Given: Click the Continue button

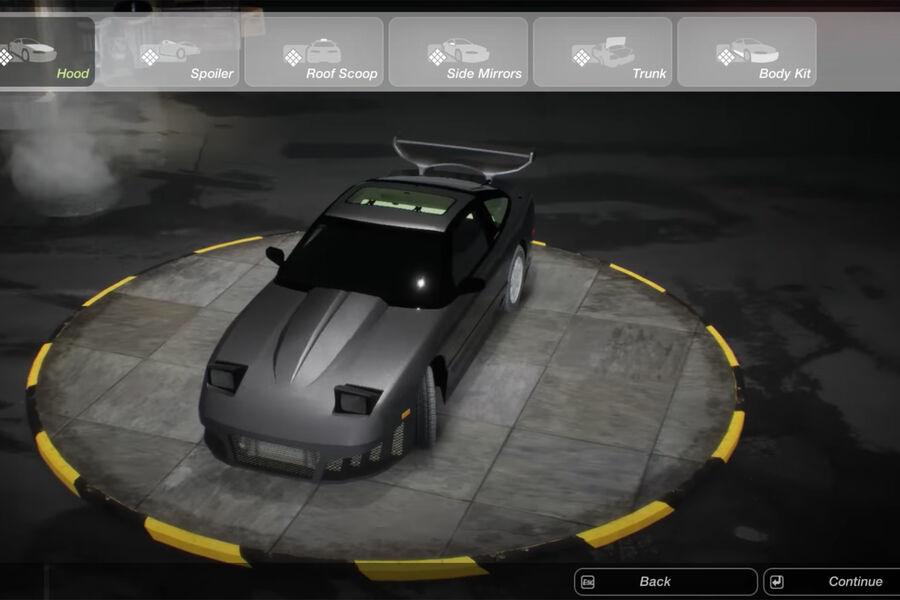Looking at the screenshot, I should pos(830,581).
